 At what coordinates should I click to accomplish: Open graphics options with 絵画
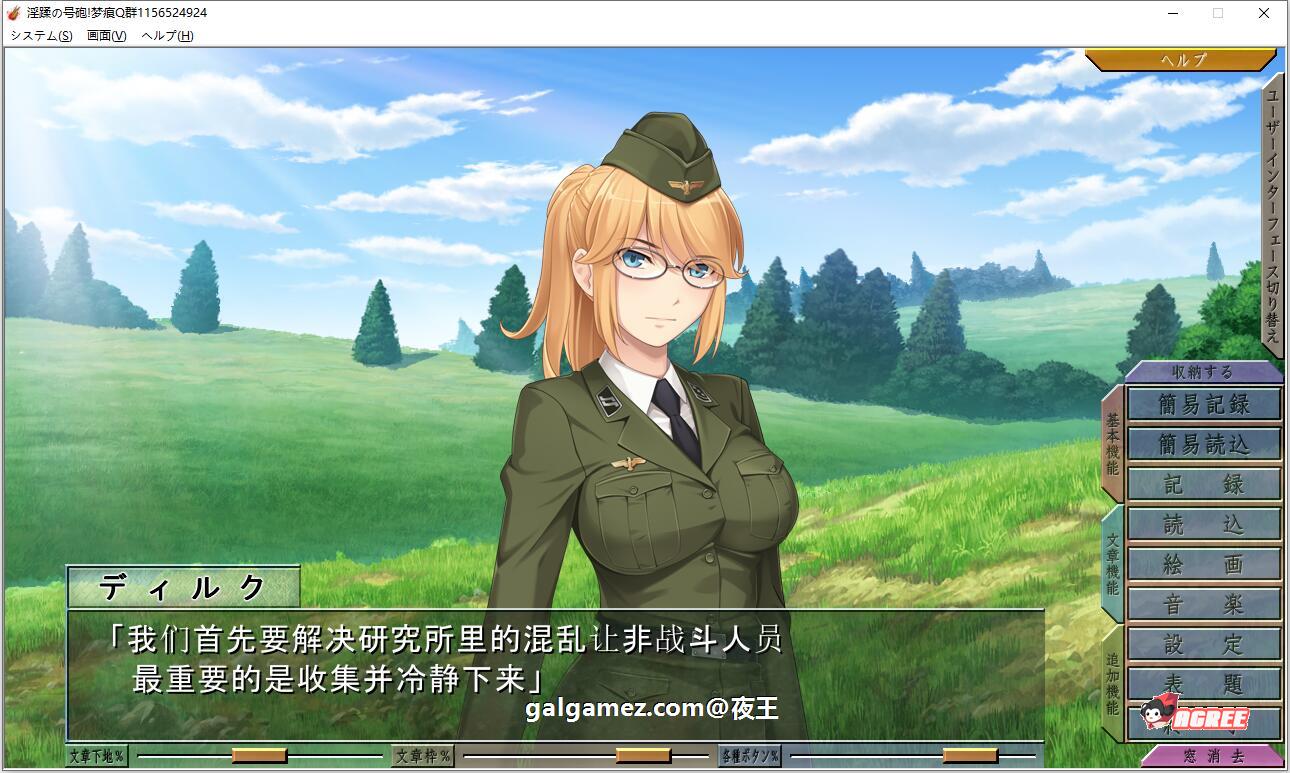tap(1203, 563)
